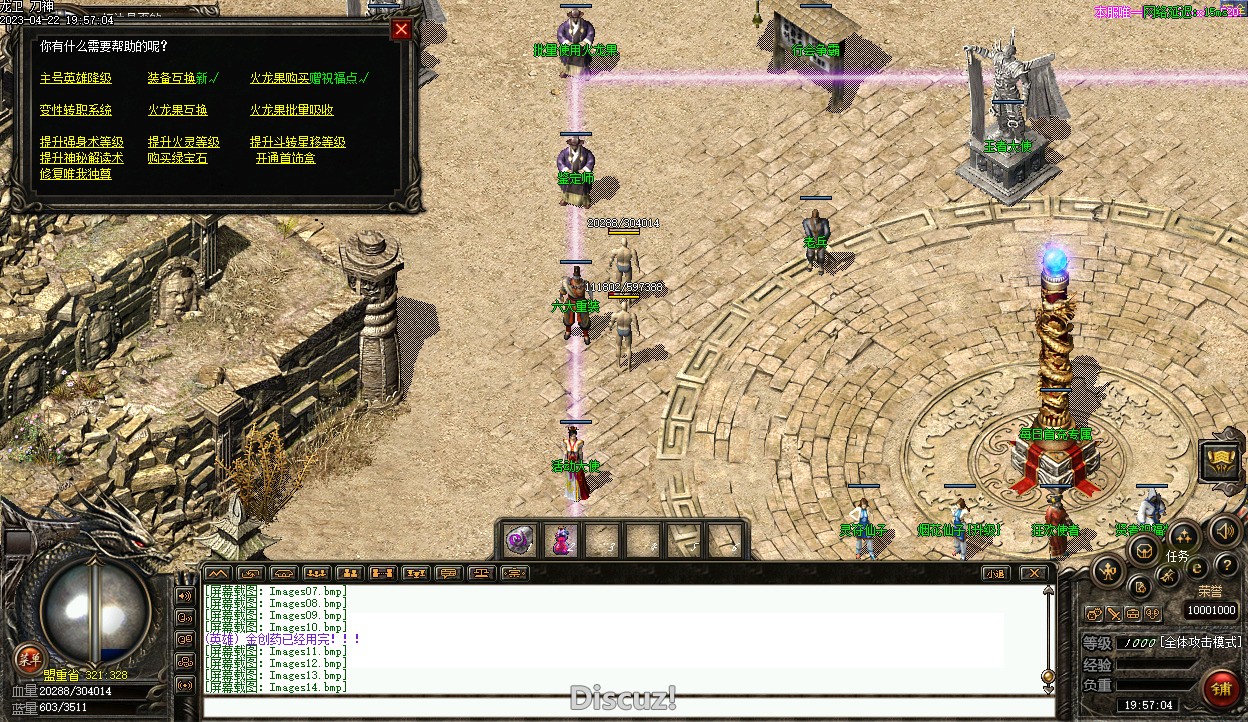1248x722 pixels.
Task: Use the purple scroll in the hotbar
Action: 519,541
